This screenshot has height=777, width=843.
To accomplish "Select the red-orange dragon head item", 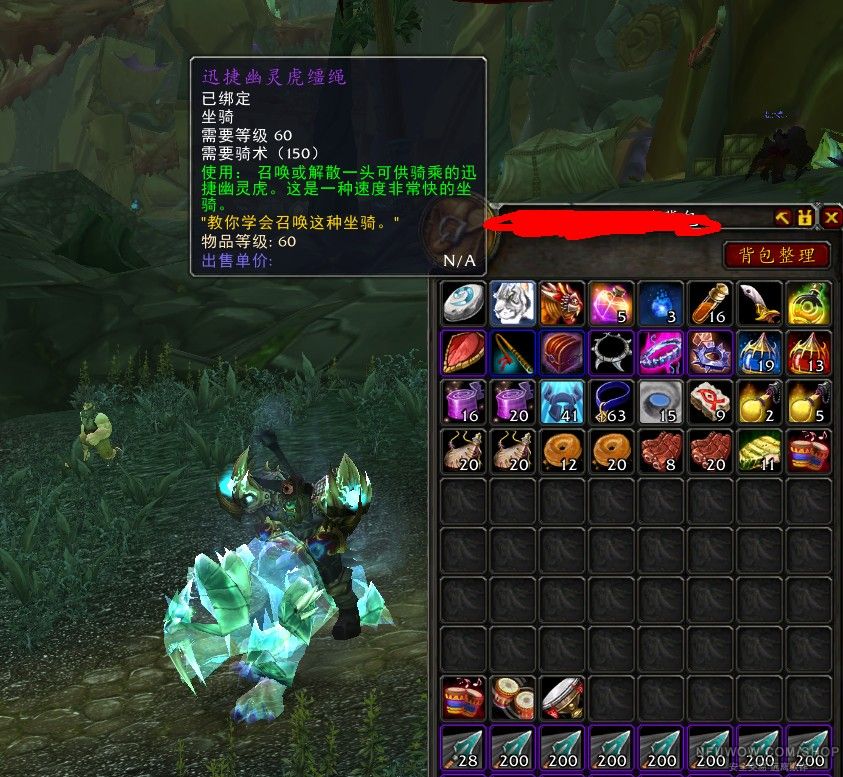I will tap(563, 304).
